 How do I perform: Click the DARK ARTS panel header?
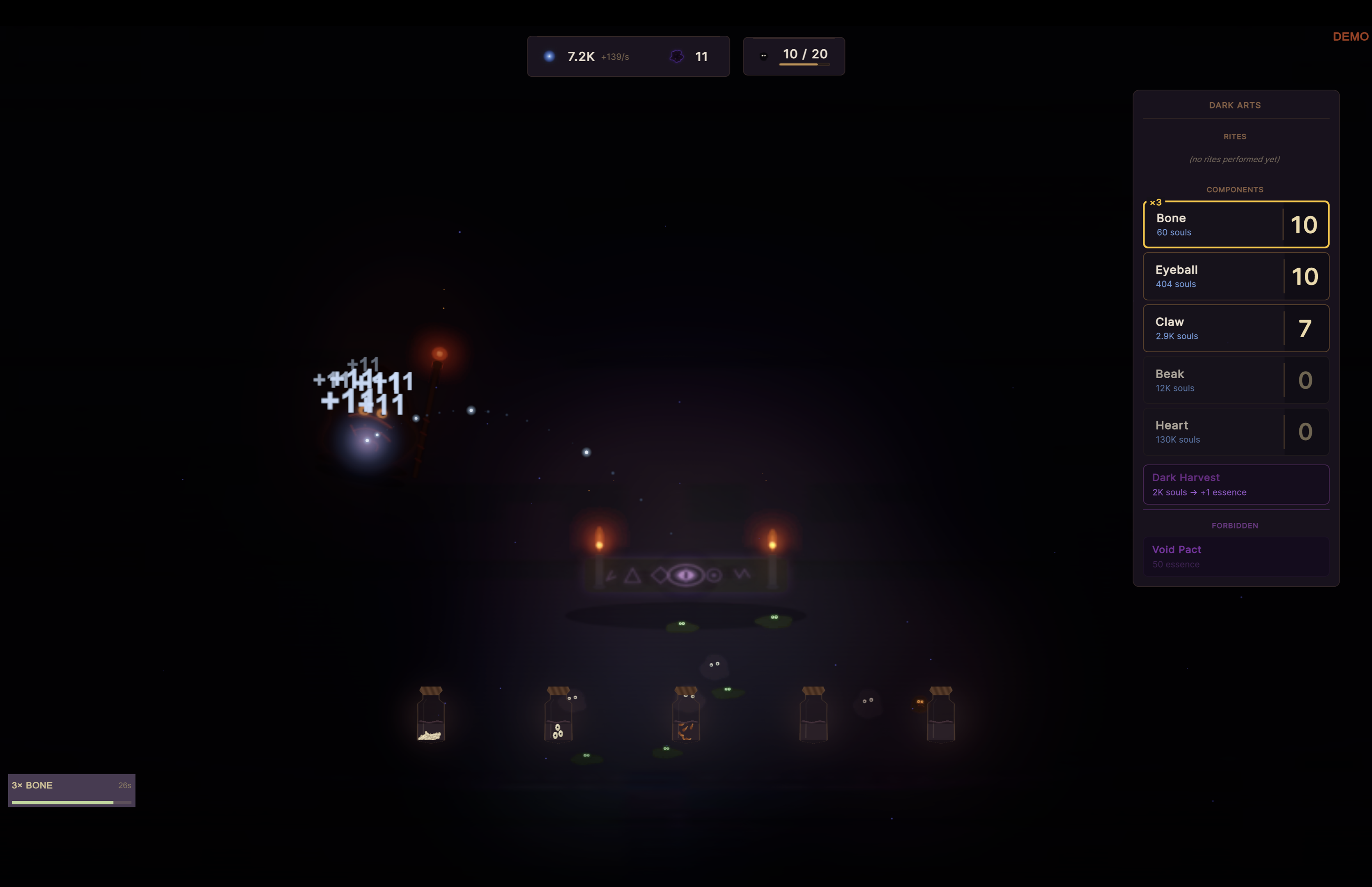point(1235,105)
